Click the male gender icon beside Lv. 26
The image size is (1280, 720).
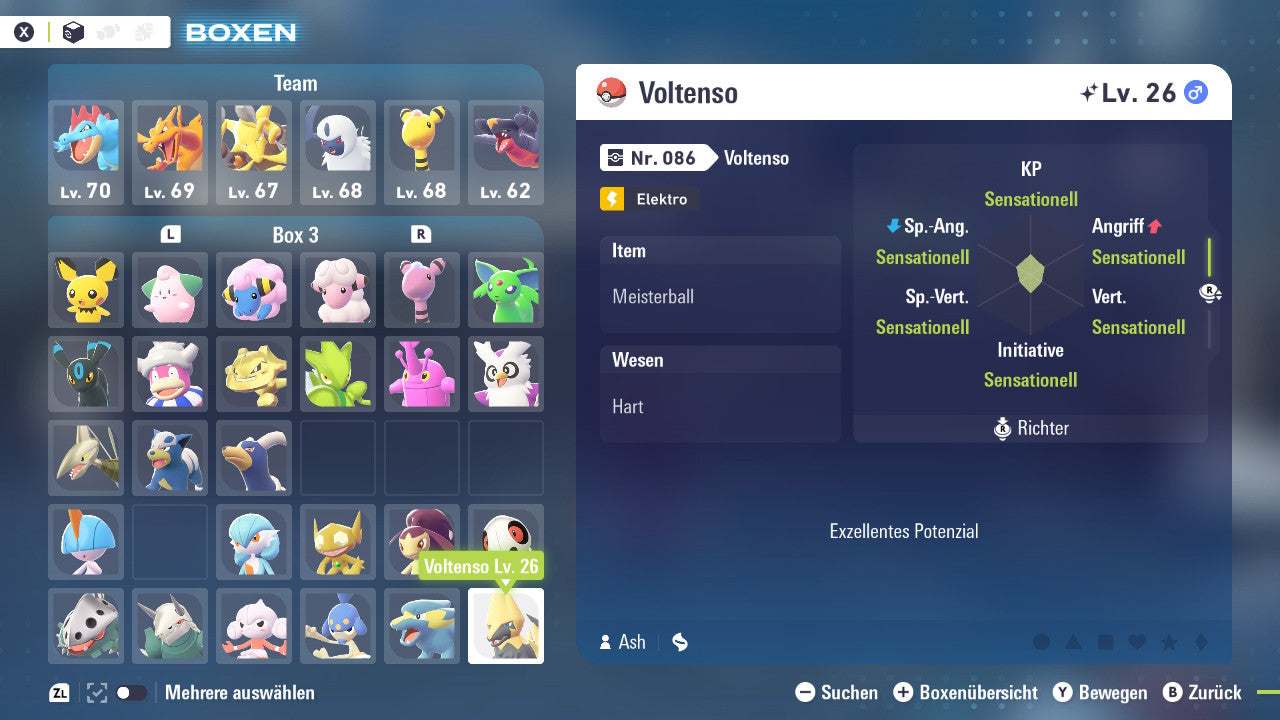[x=1196, y=93]
